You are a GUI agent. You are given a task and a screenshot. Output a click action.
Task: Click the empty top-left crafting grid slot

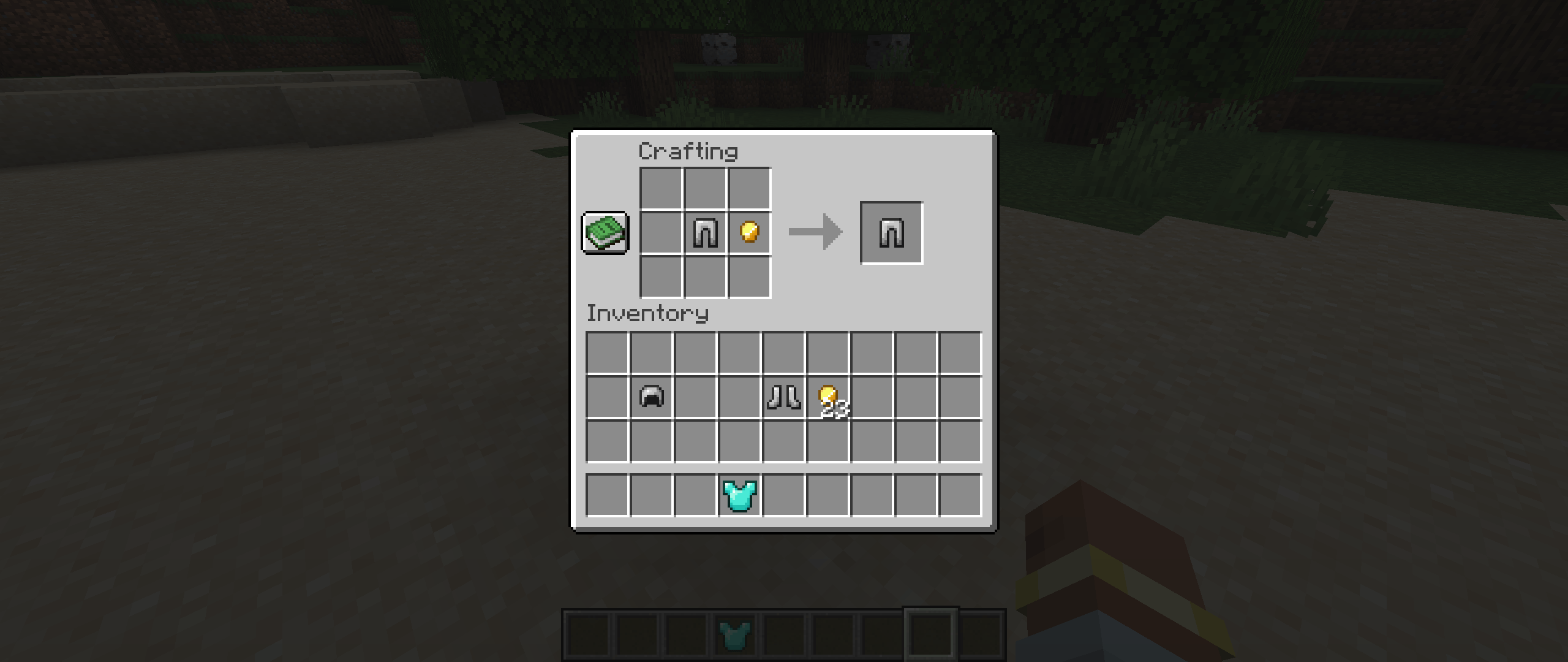(660, 188)
